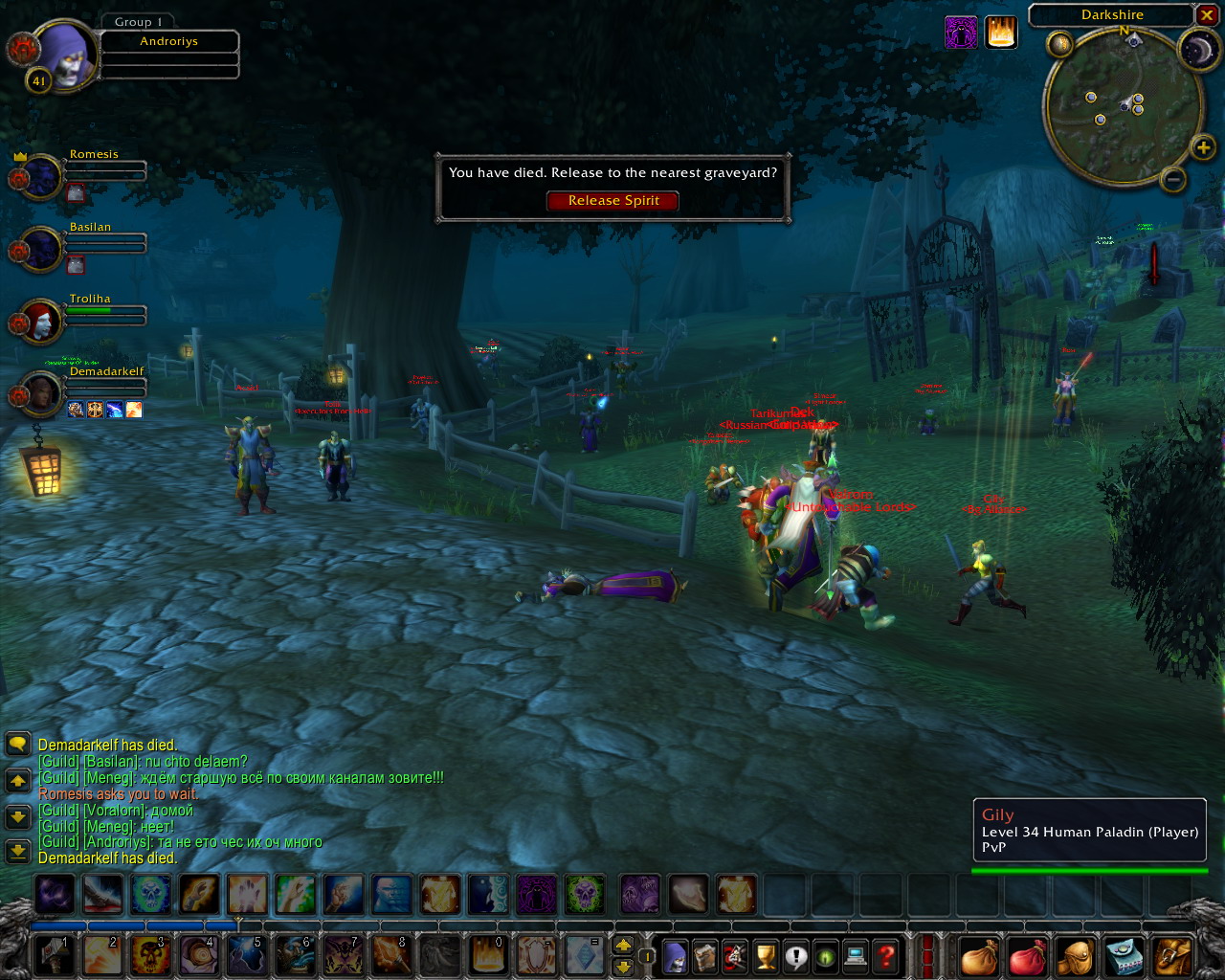The width and height of the screenshot is (1225, 980).
Task: Open the backpack bag slot
Action: pyautogui.click(x=1173, y=956)
